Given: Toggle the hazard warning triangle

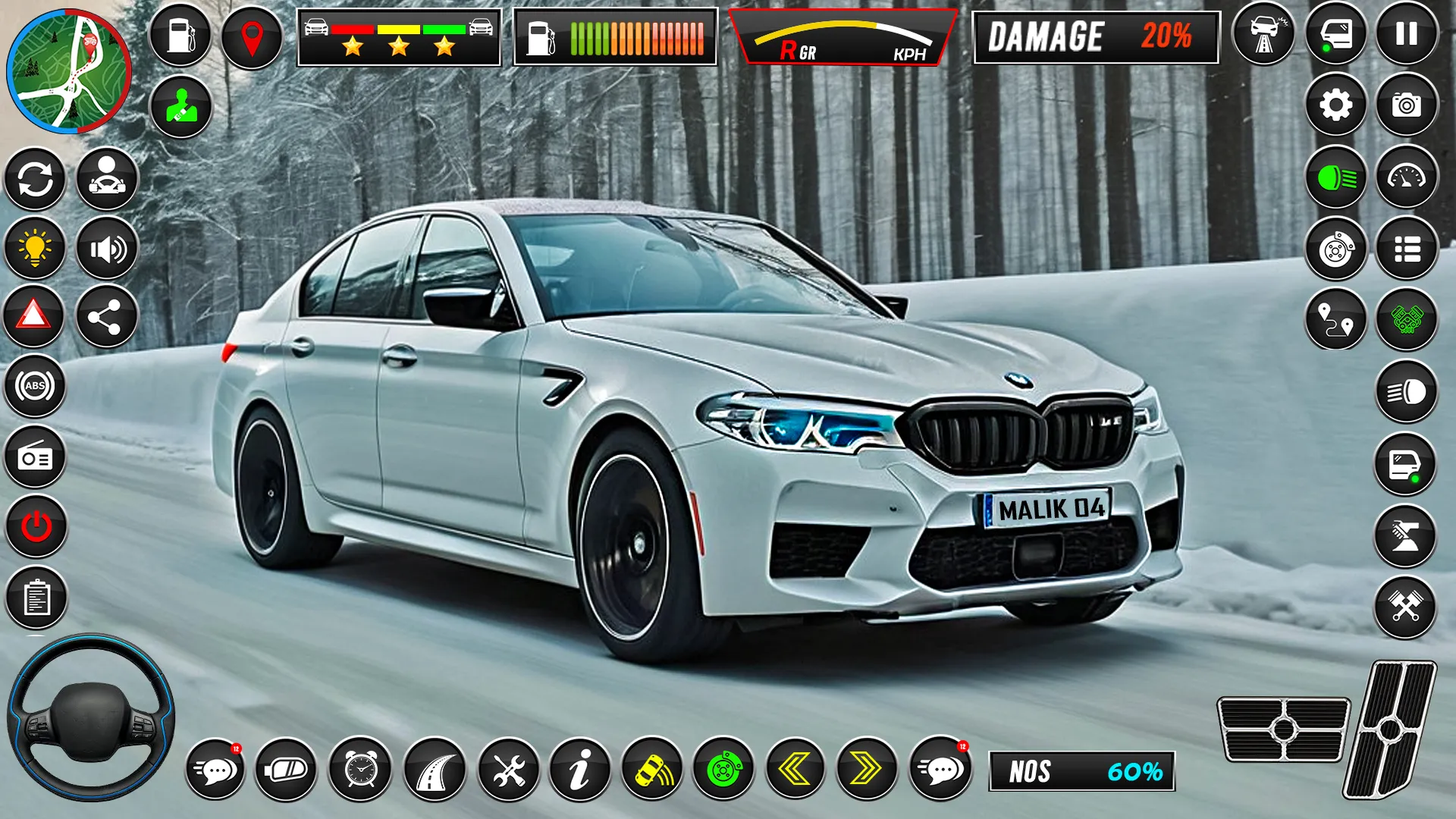Looking at the screenshot, I should pyautogui.click(x=34, y=315).
